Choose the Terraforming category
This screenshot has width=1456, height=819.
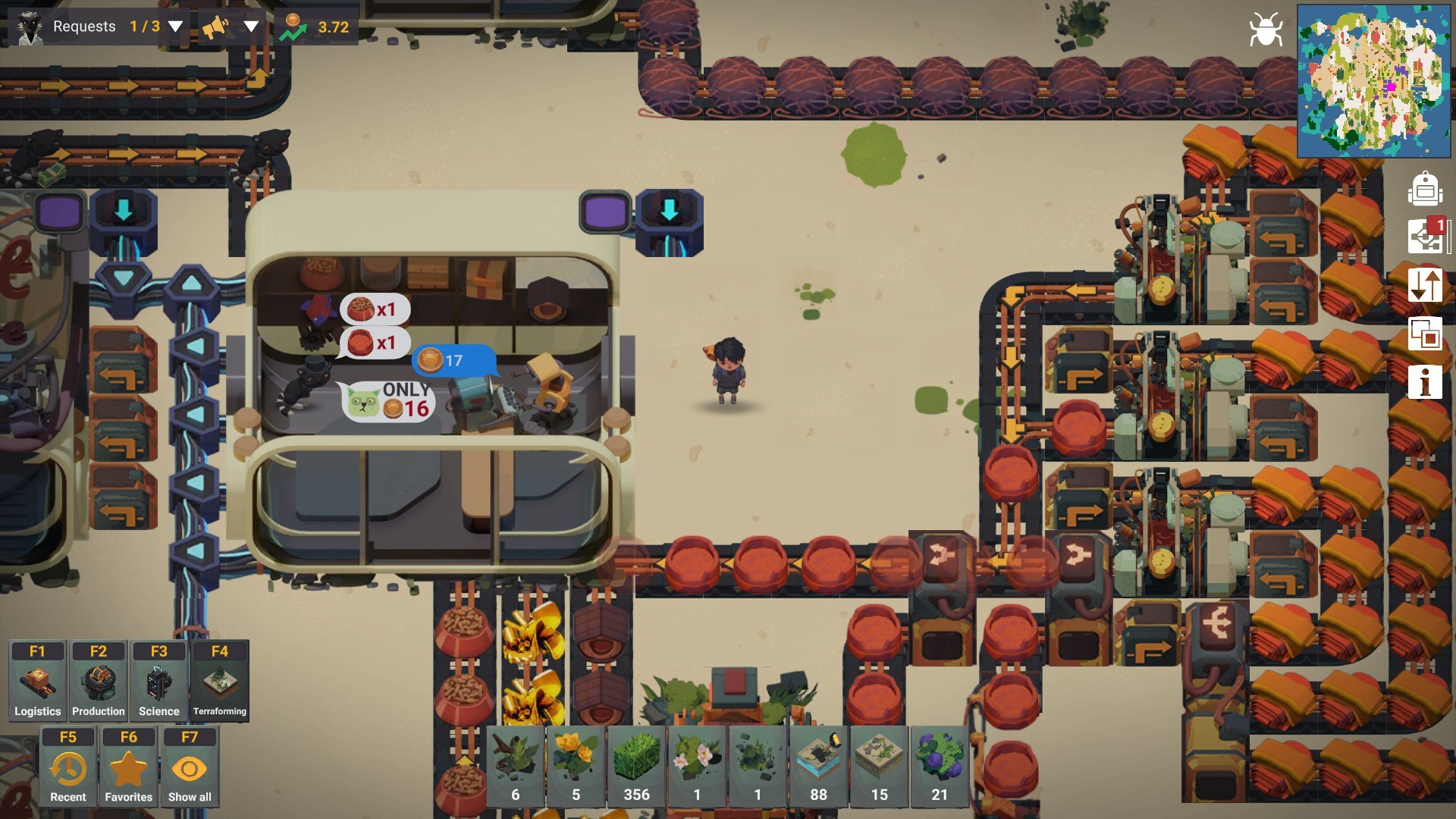coord(219,681)
